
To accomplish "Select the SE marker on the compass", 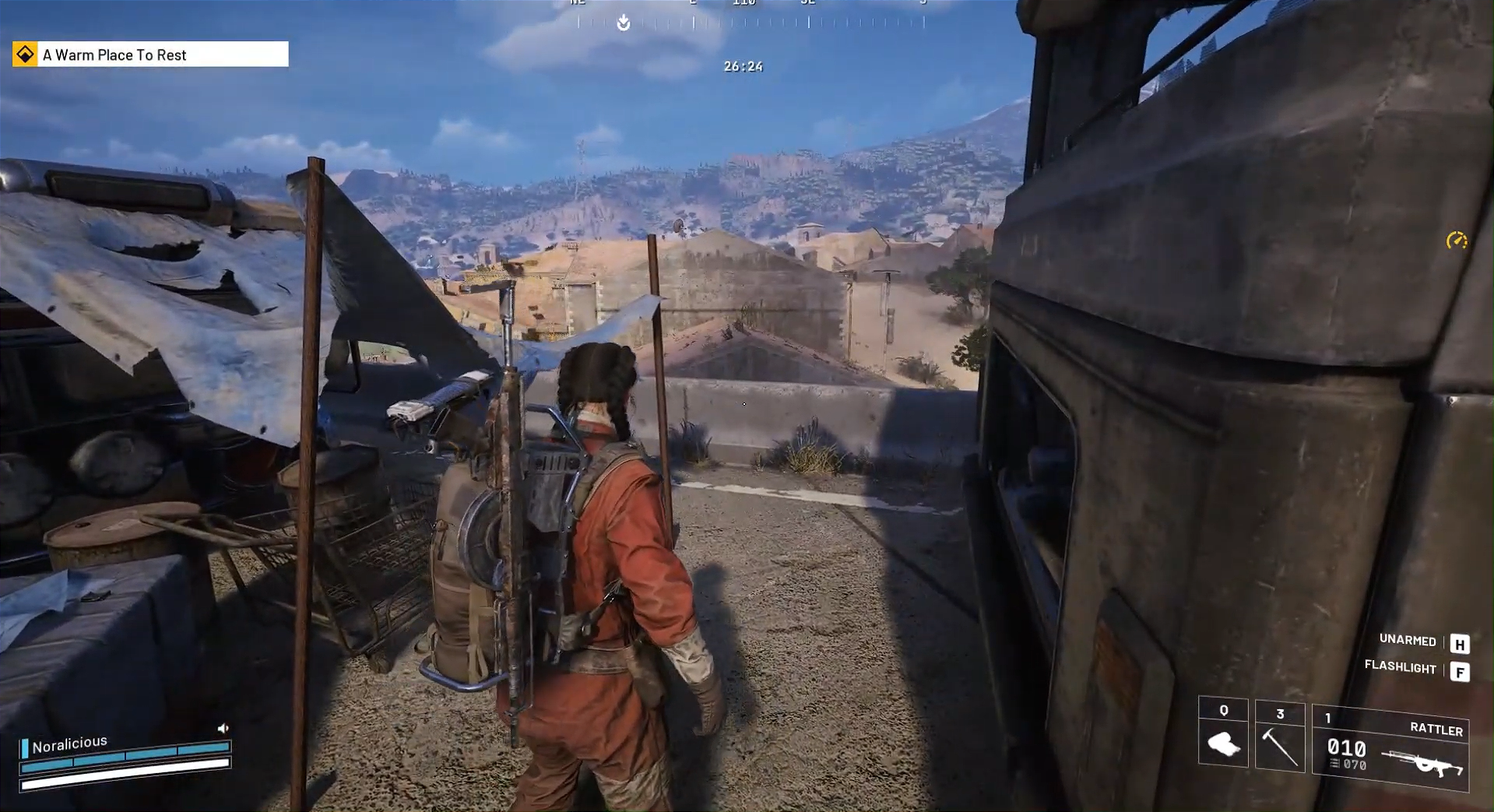I will 808,3.
